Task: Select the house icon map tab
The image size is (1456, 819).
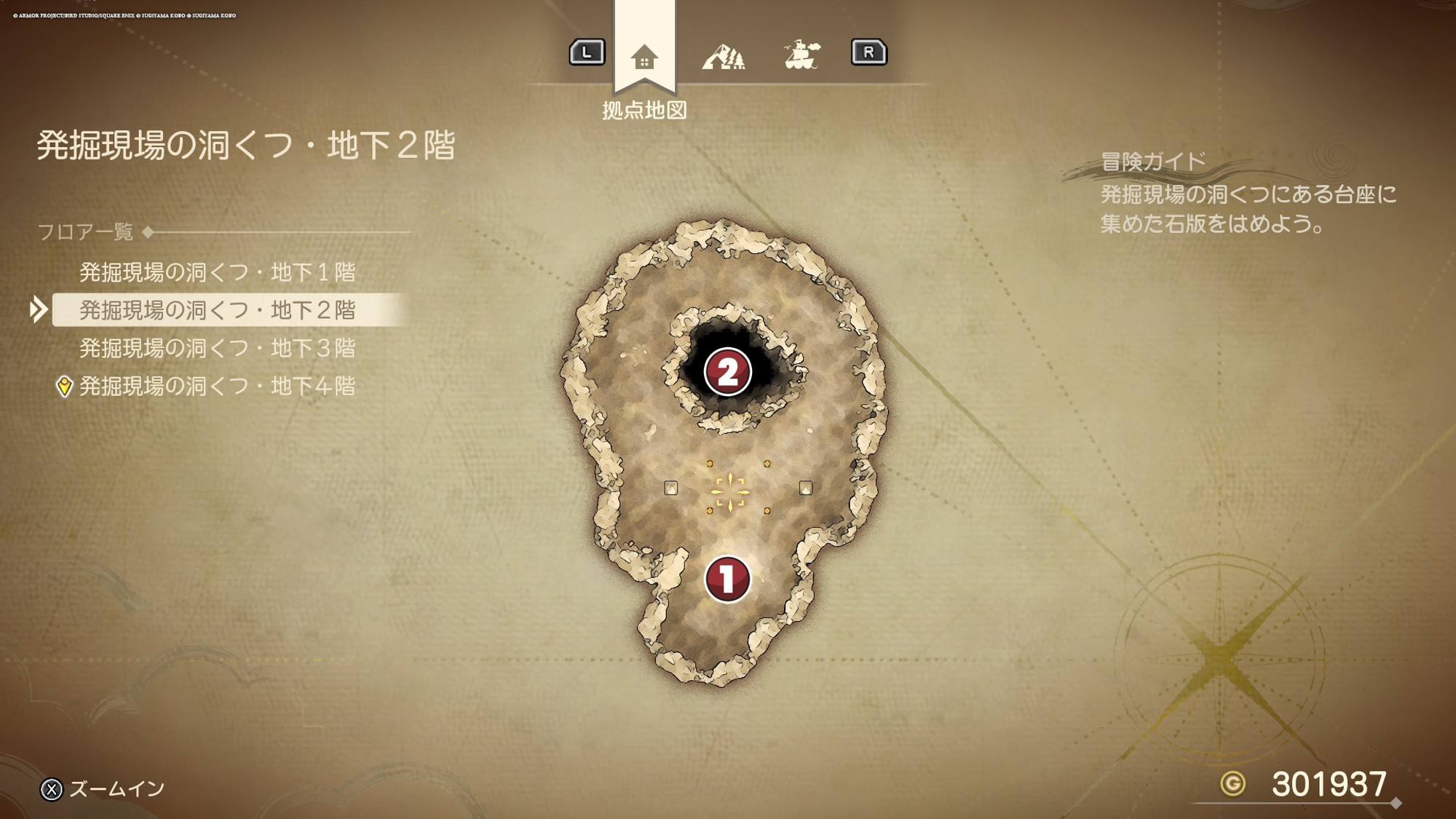Action: click(644, 57)
